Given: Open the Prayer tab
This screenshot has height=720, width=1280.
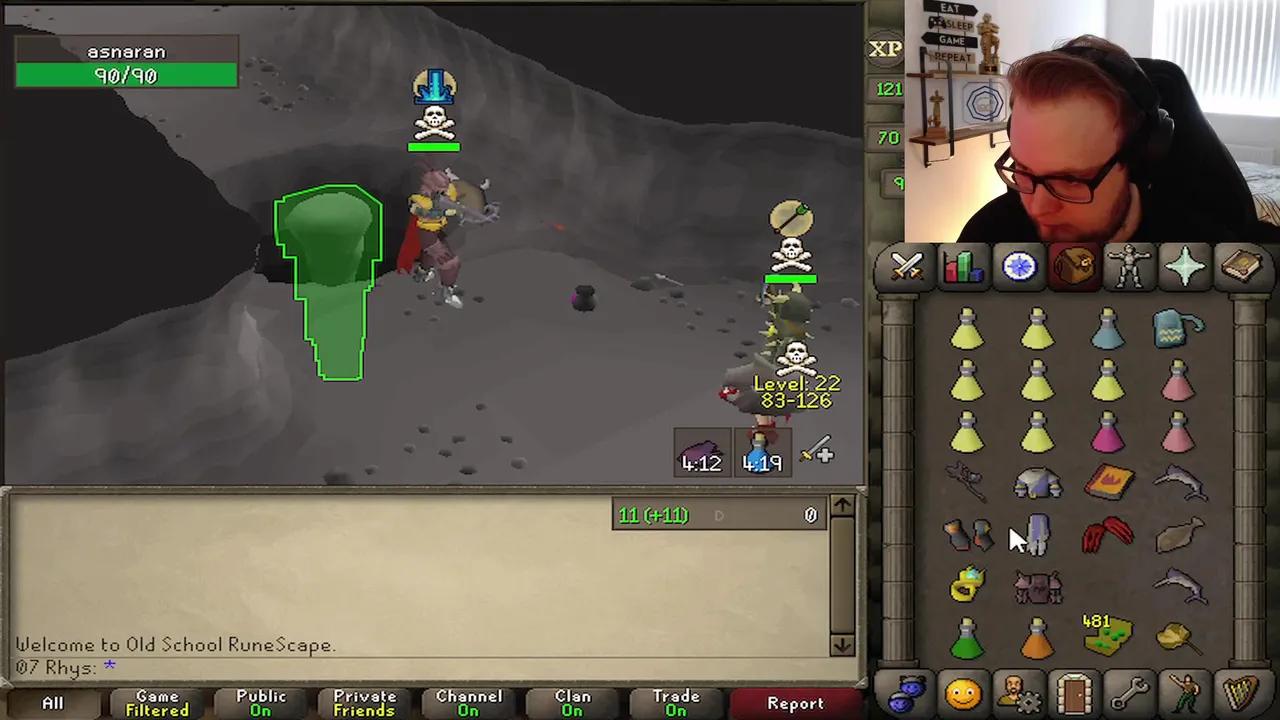Looking at the screenshot, I should 1185,265.
